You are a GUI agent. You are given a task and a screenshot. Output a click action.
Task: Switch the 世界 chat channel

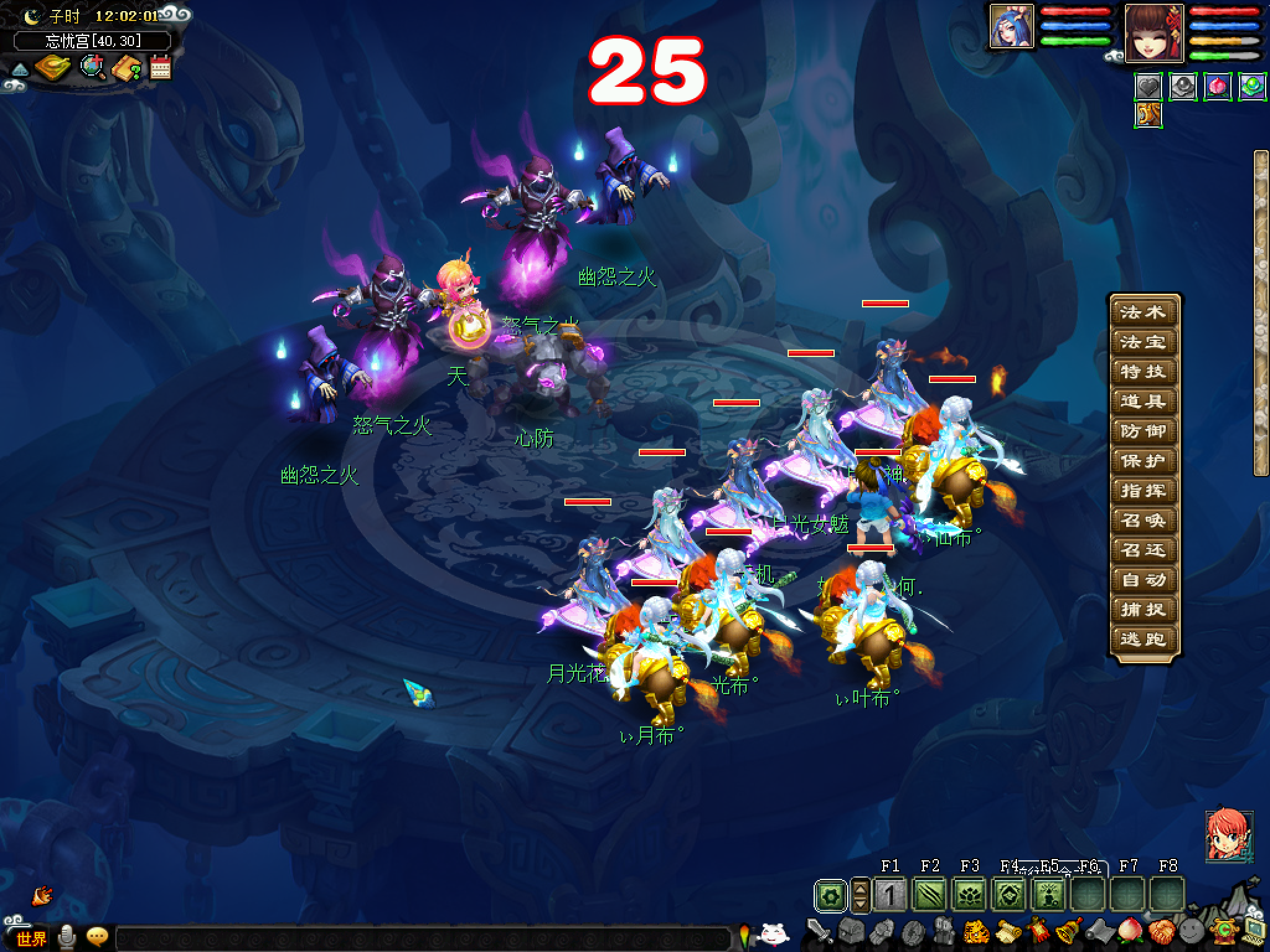[31, 938]
